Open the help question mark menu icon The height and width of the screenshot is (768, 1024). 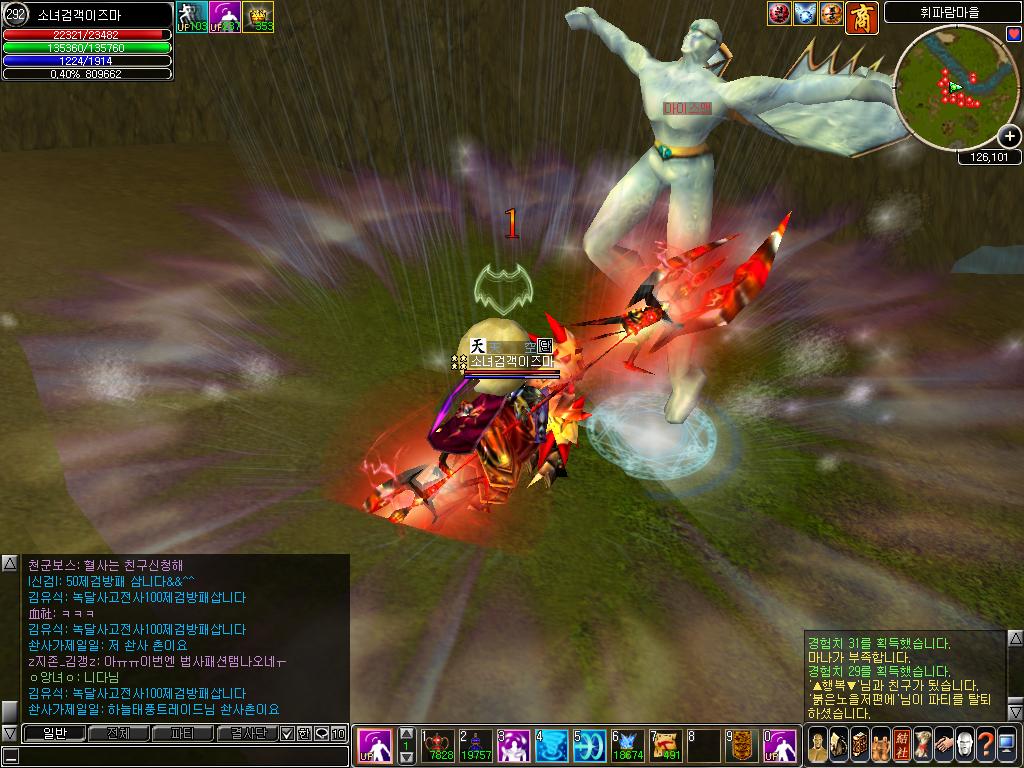click(x=985, y=746)
